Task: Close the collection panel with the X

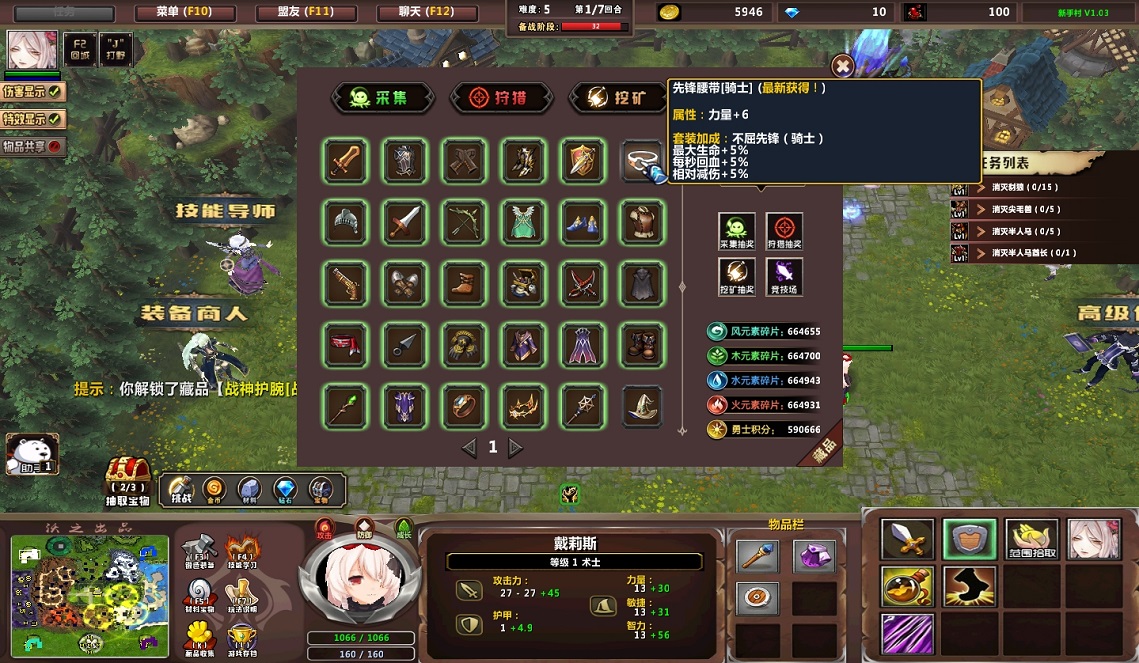Action: point(843,66)
